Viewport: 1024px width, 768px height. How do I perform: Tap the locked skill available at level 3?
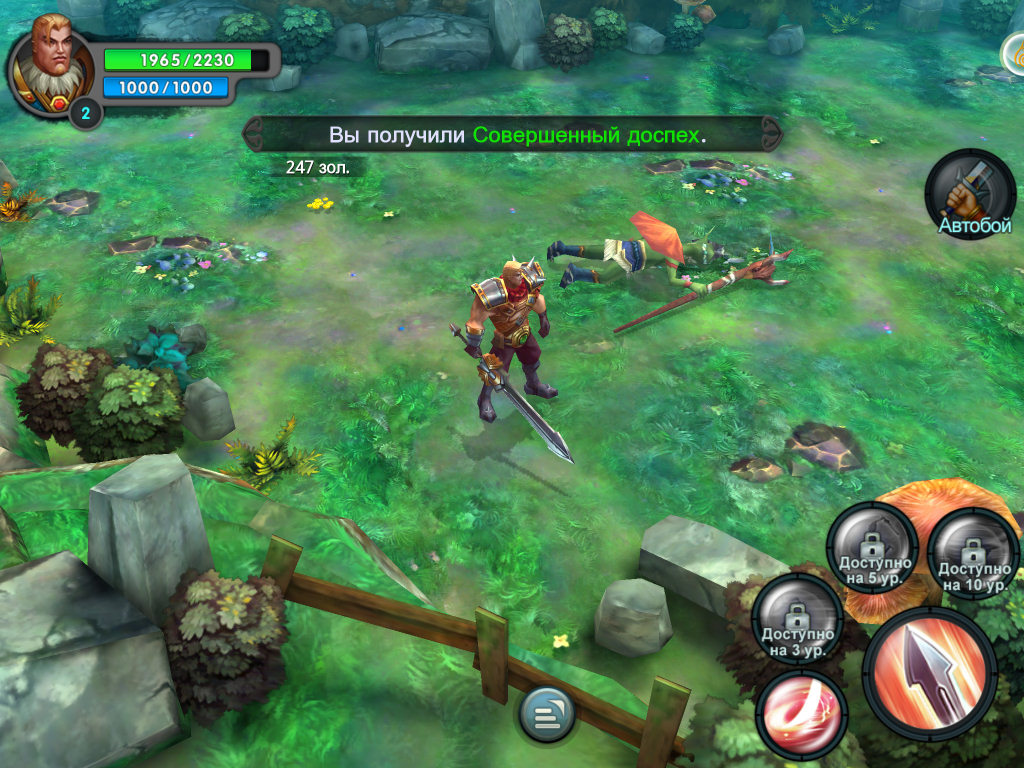point(797,620)
